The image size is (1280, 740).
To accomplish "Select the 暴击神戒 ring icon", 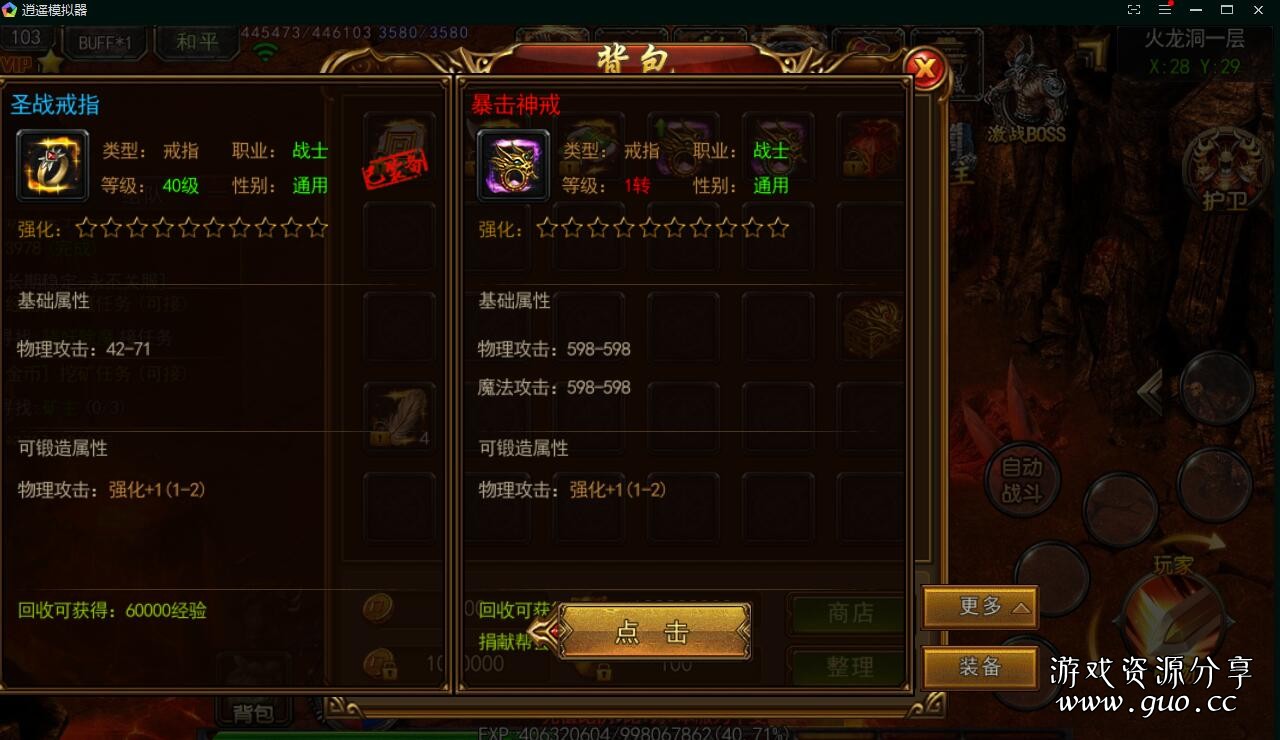I will coord(513,165).
